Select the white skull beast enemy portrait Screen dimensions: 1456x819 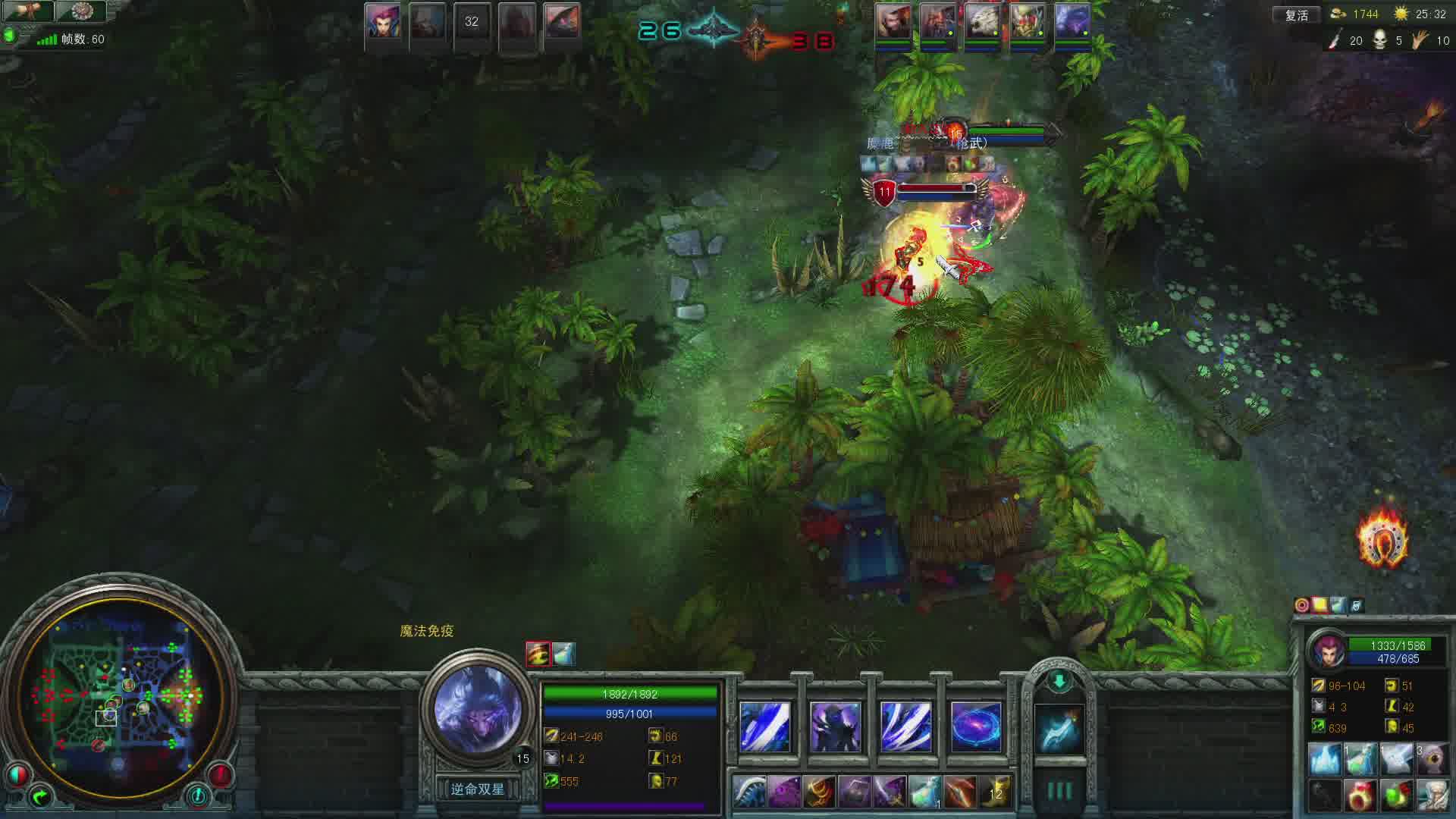click(983, 21)
